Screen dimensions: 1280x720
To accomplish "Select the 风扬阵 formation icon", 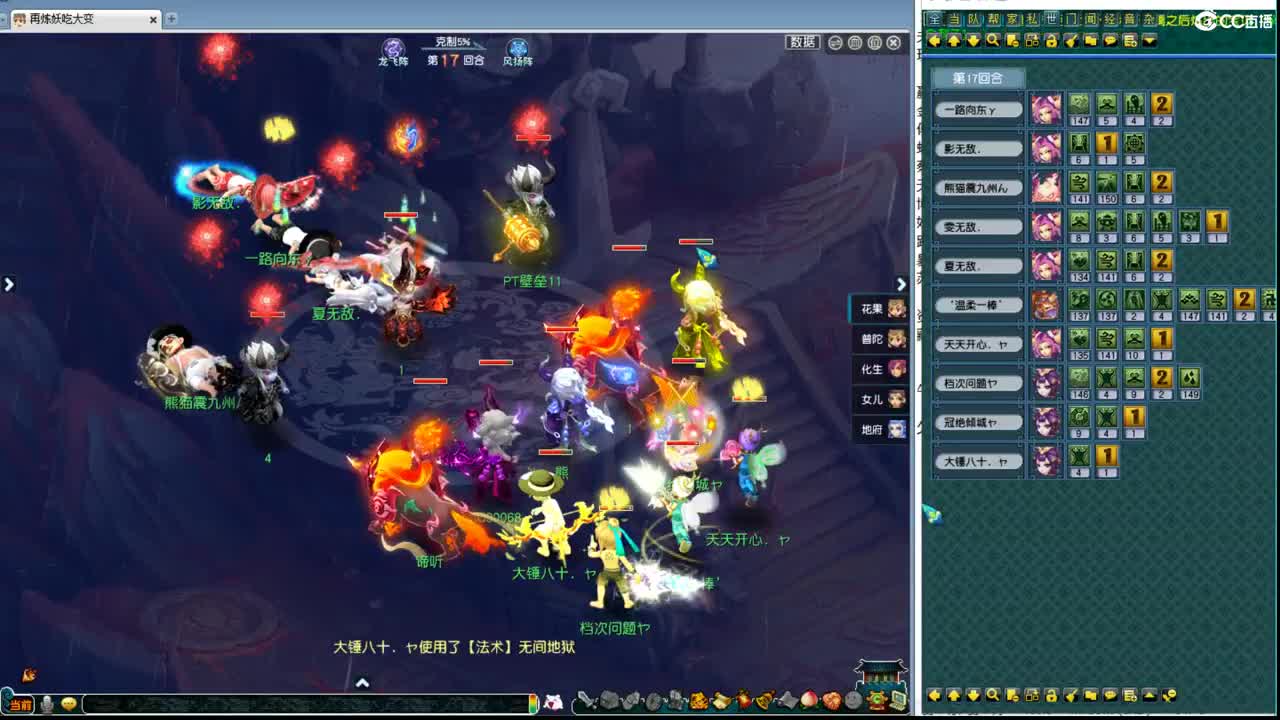I will coord(518,46).
